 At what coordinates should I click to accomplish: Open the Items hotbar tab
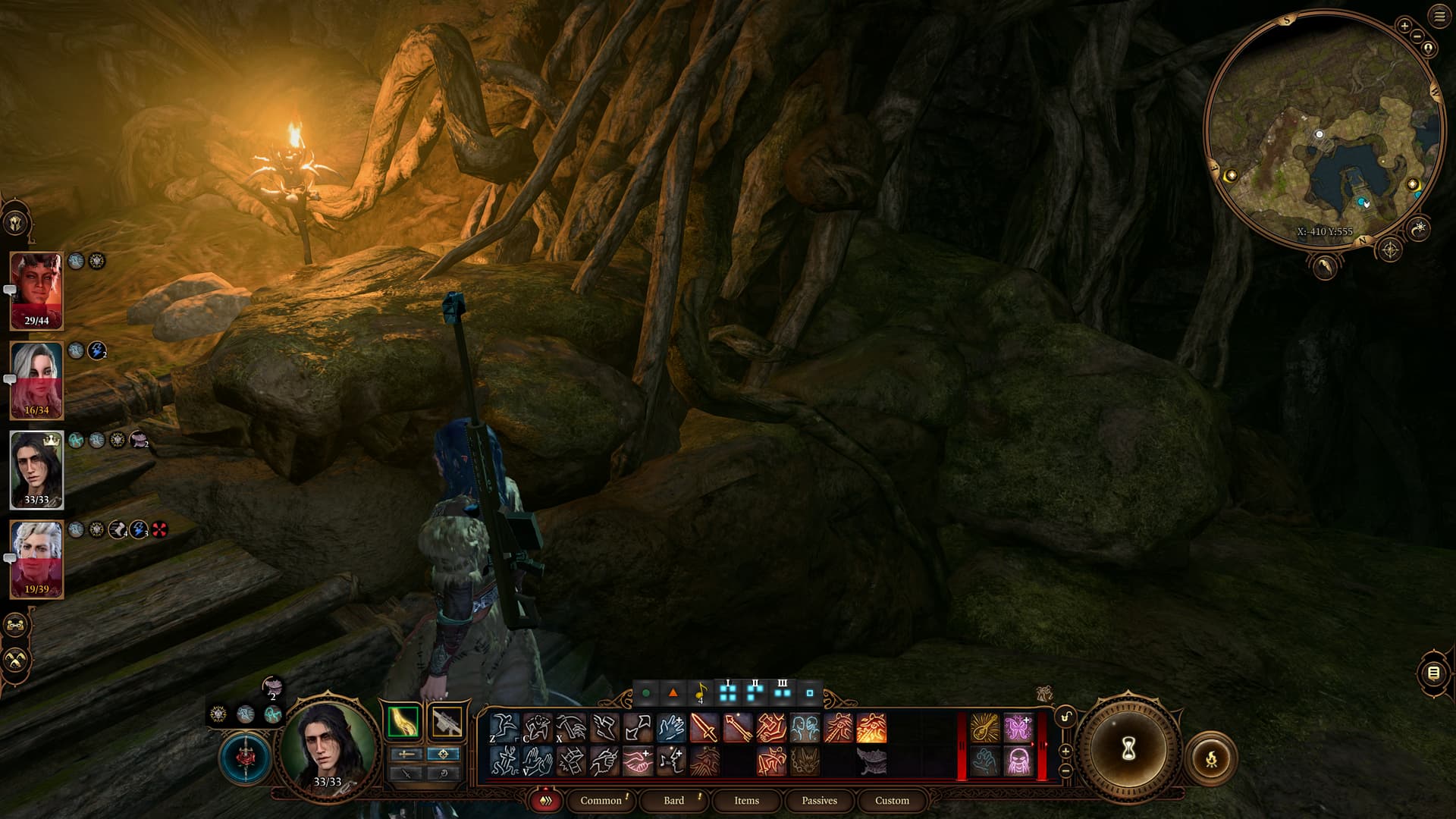(746, 800)
